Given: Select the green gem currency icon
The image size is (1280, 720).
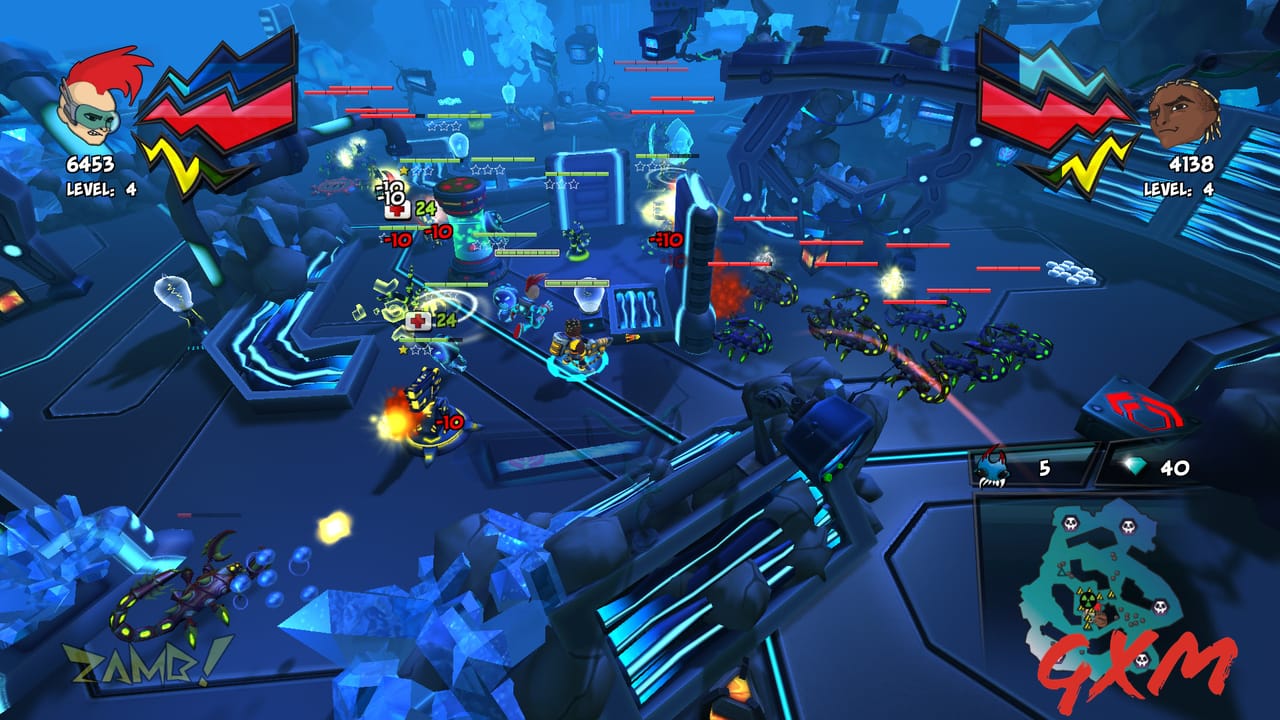Looking at the screenshot, I should (1133, 468).
